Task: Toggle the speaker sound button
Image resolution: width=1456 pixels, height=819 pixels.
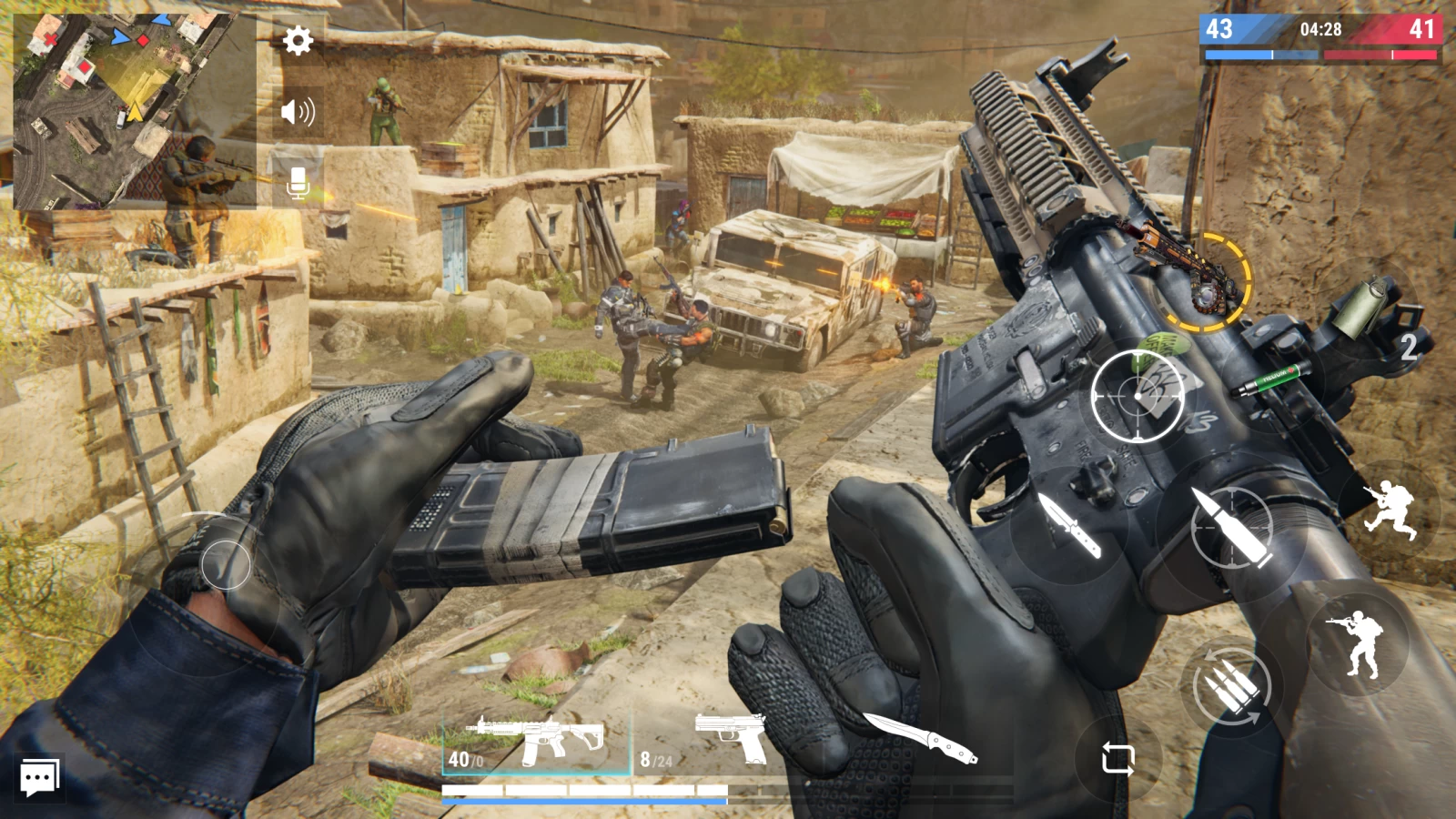Action: click(298, 112)
